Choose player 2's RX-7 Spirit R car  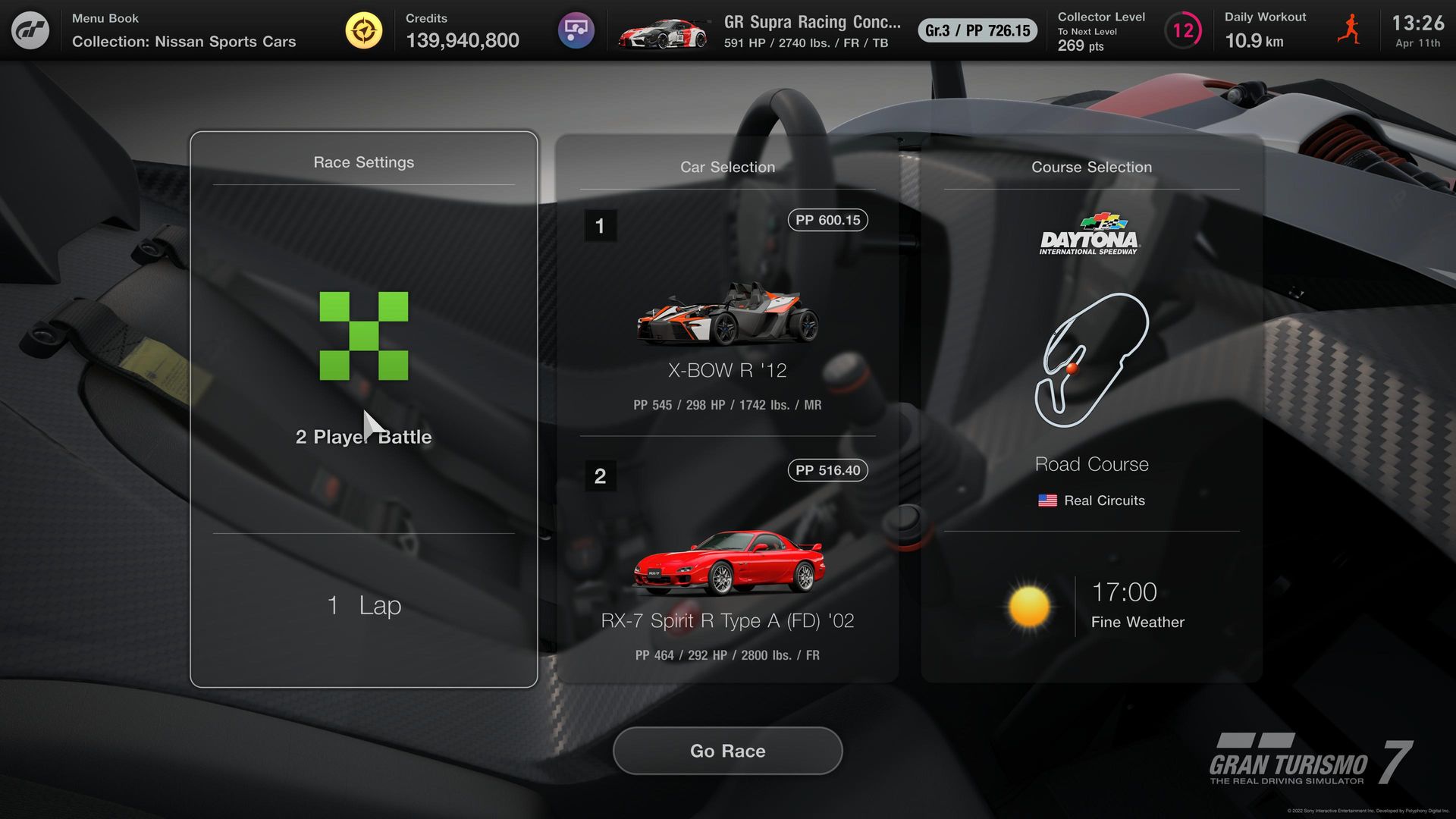(x=727, y=565)
